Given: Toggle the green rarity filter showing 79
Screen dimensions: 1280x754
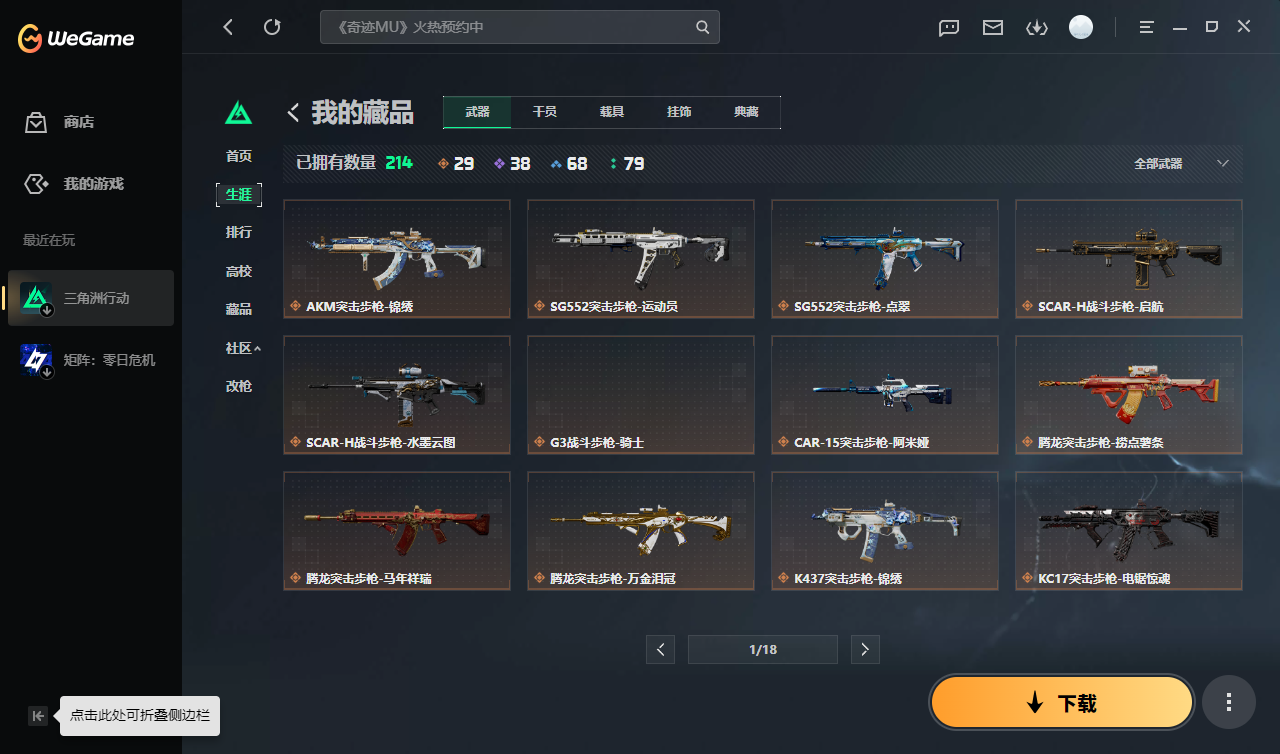Looking at the screenshot, I should coord(625,163).
